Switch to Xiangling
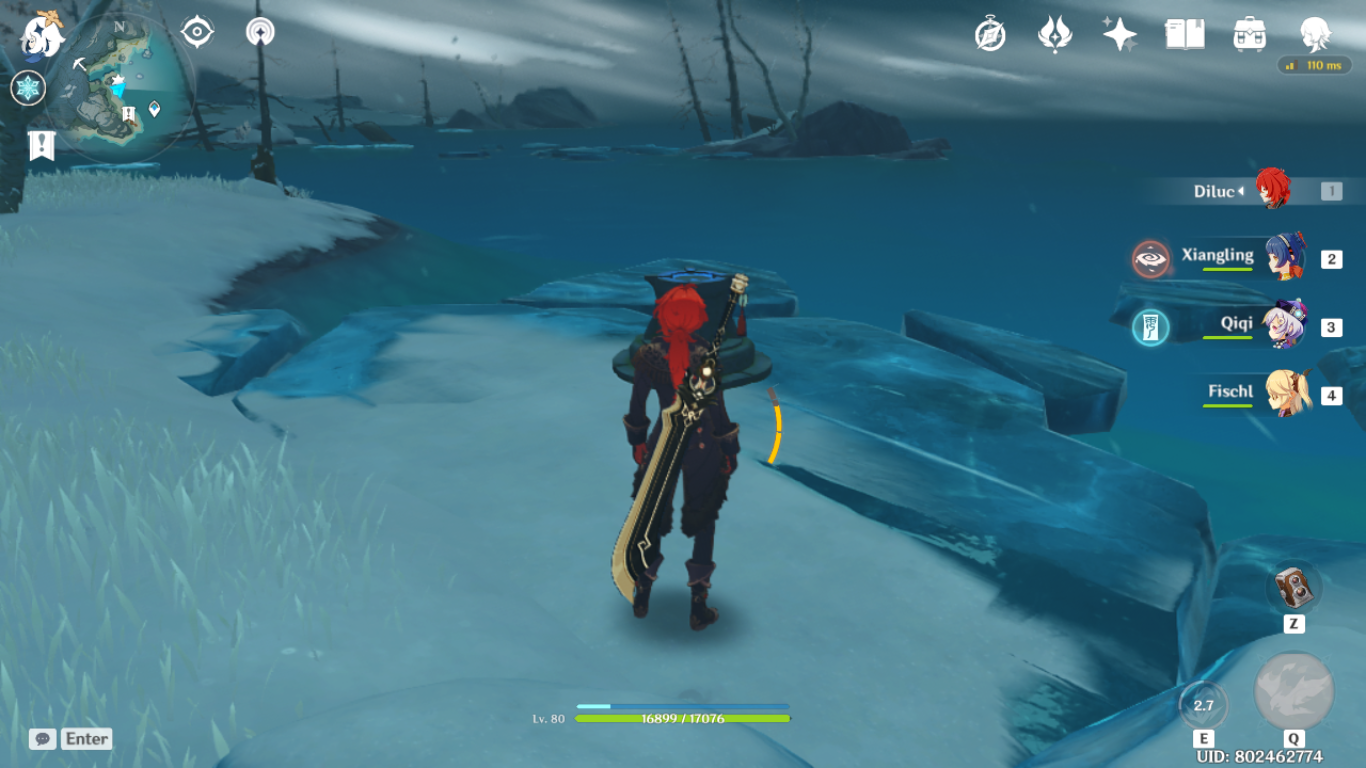Image resolution: width=1366 pixels, height=768 pixels. tap(1284, 258)
